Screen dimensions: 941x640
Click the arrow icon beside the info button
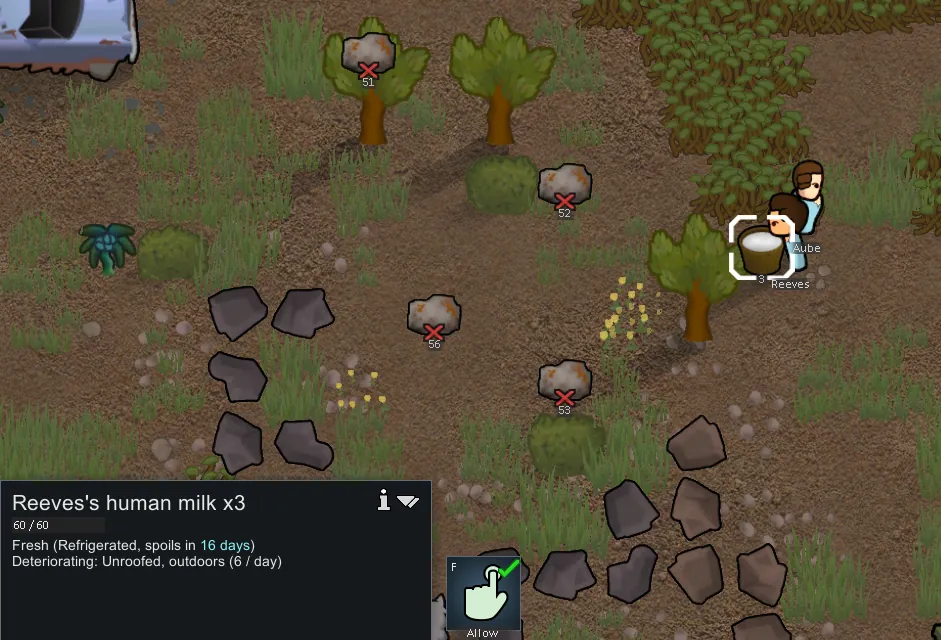(408, 501)
